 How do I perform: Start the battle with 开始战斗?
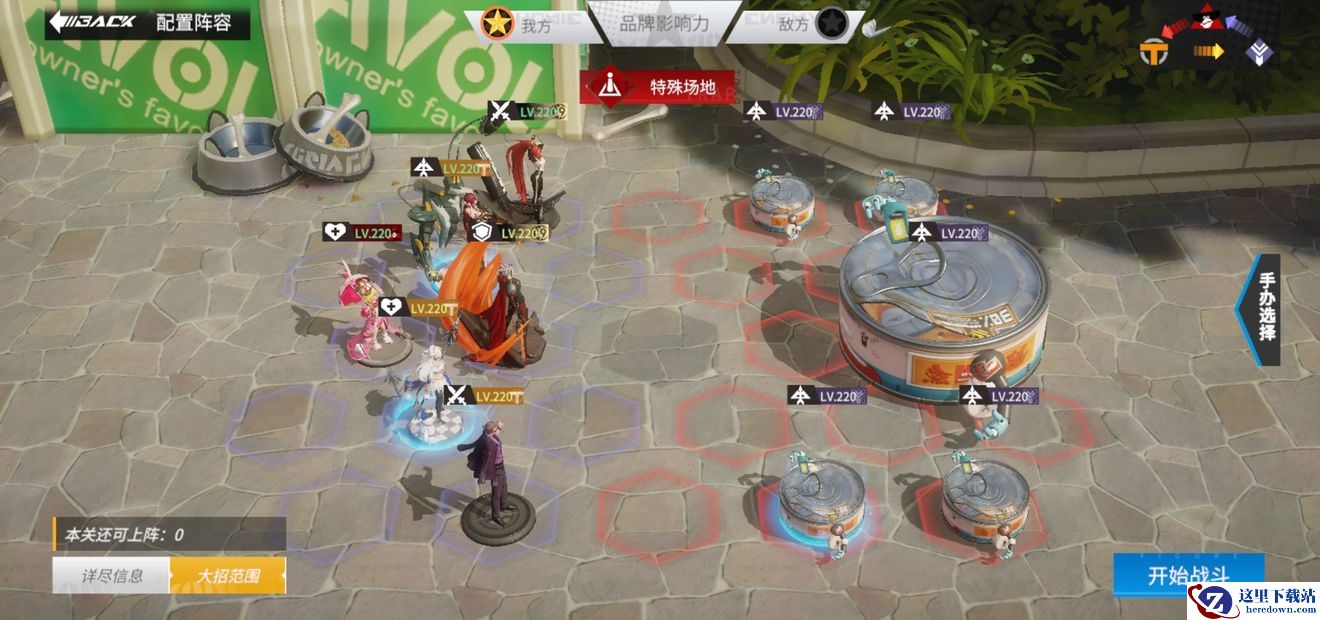[1188, 576]
